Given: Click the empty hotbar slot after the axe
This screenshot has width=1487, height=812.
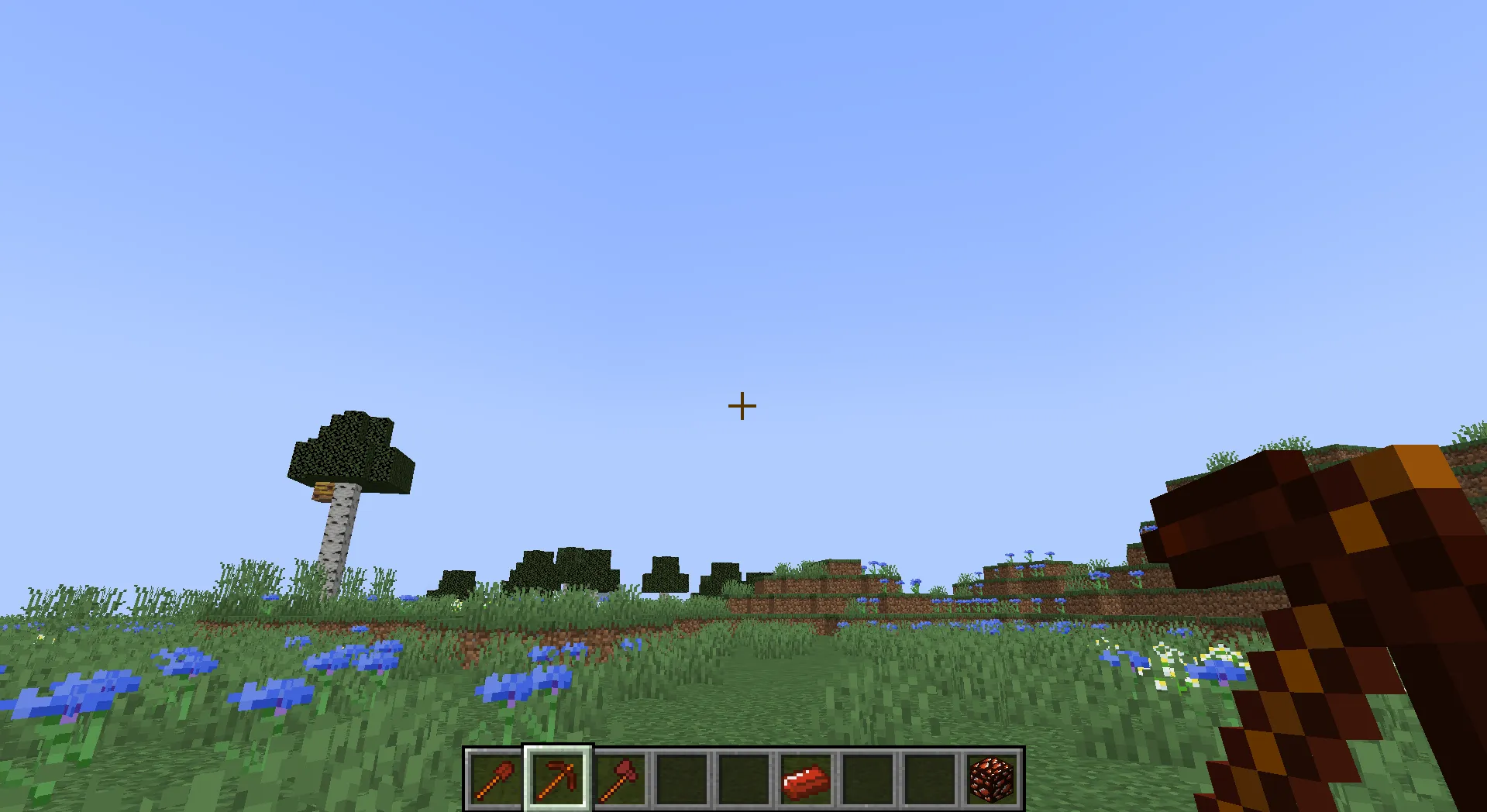Looking at the screenshot, I should [681, 779].
